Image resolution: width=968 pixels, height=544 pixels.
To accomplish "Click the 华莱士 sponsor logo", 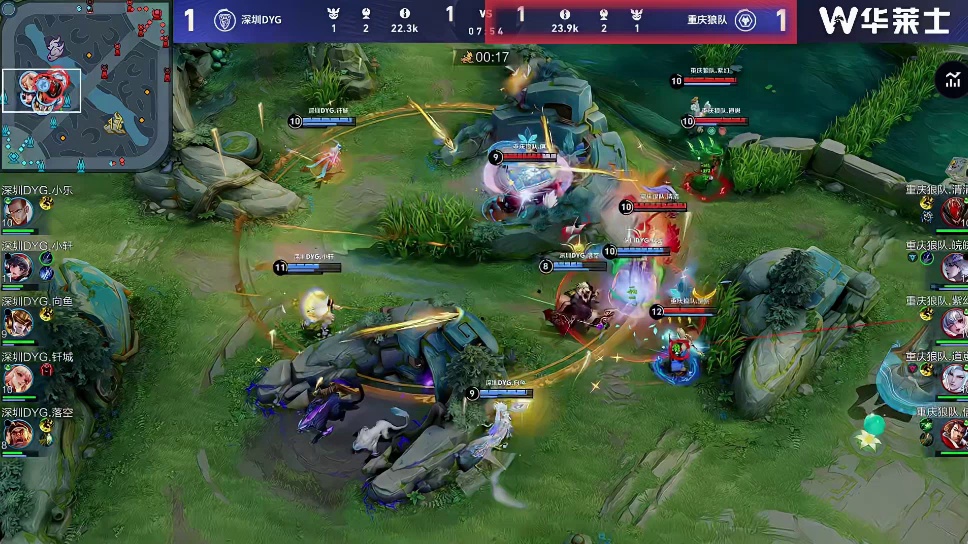I will [882, 20].
